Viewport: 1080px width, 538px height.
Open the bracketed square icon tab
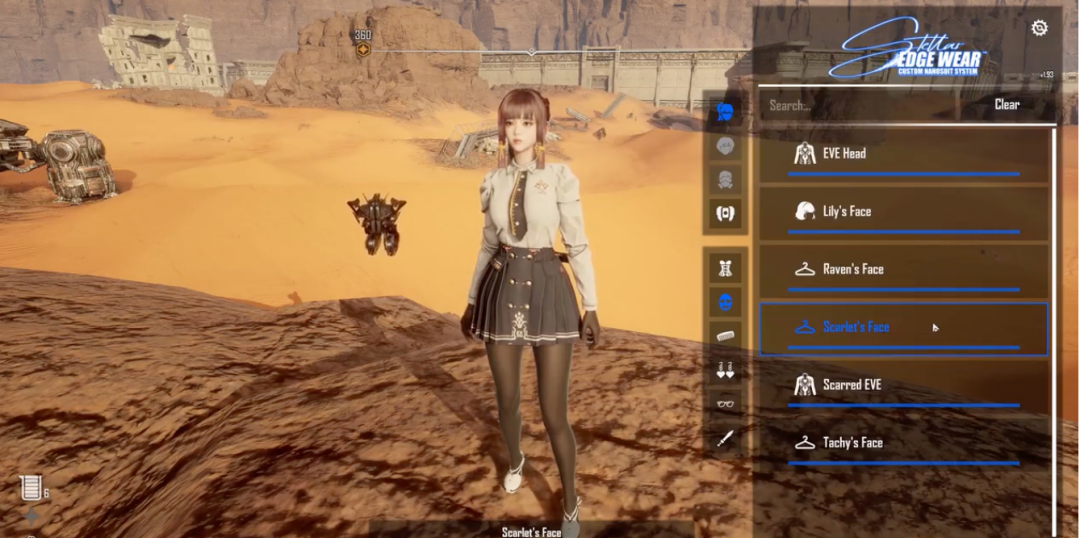click(726, 213)
